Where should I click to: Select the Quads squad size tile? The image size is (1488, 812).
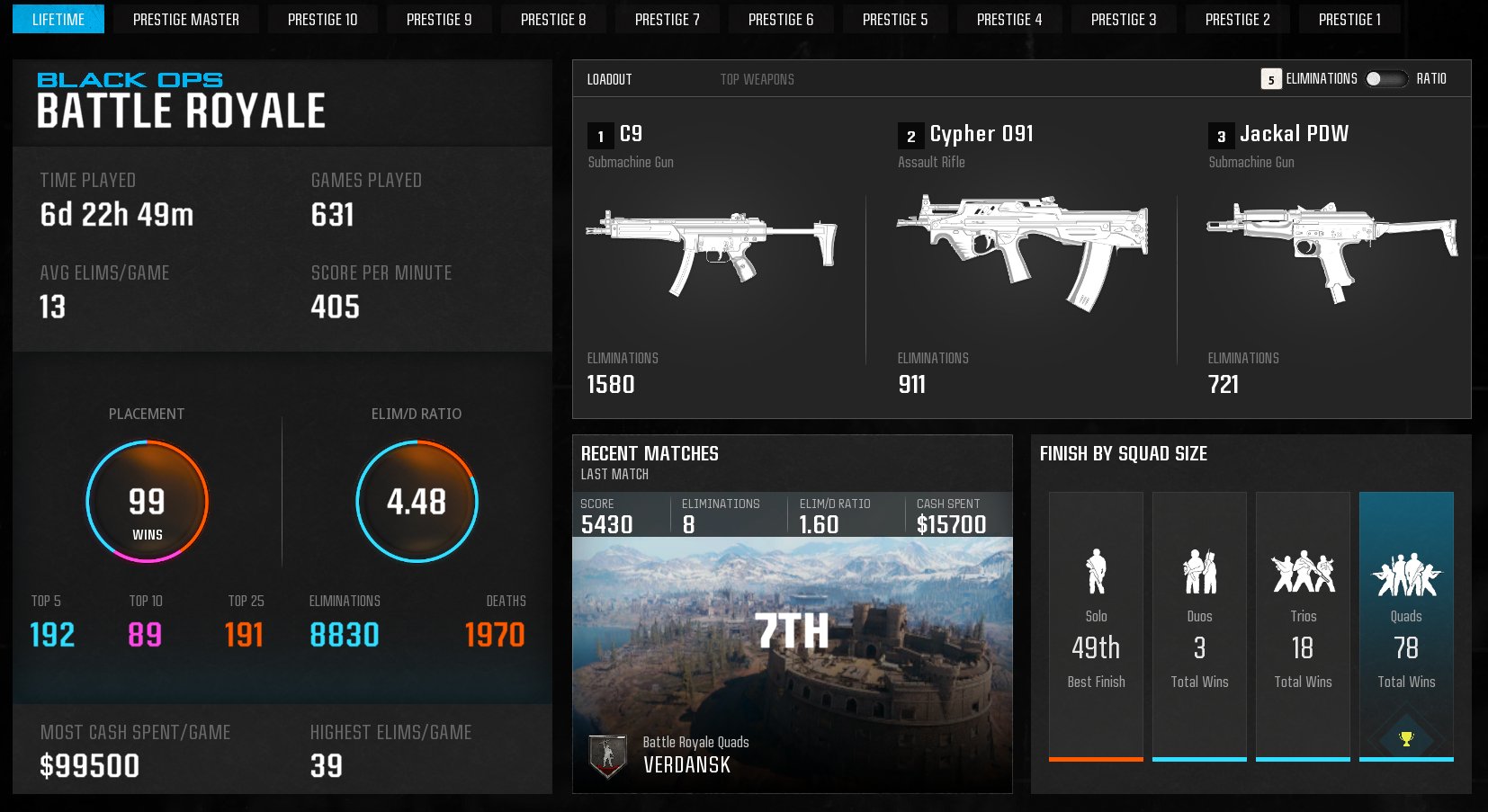1406,626
